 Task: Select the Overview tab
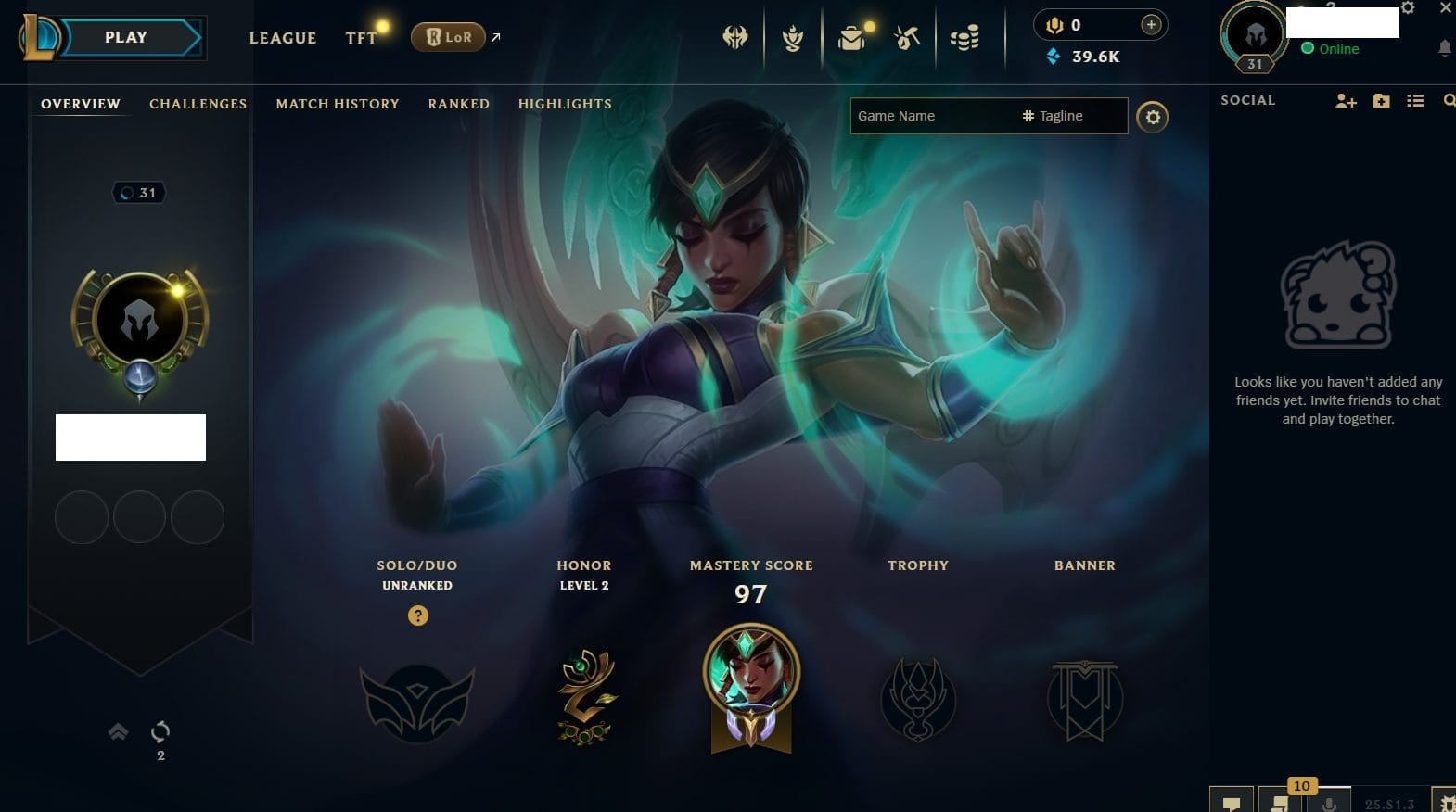81,104
